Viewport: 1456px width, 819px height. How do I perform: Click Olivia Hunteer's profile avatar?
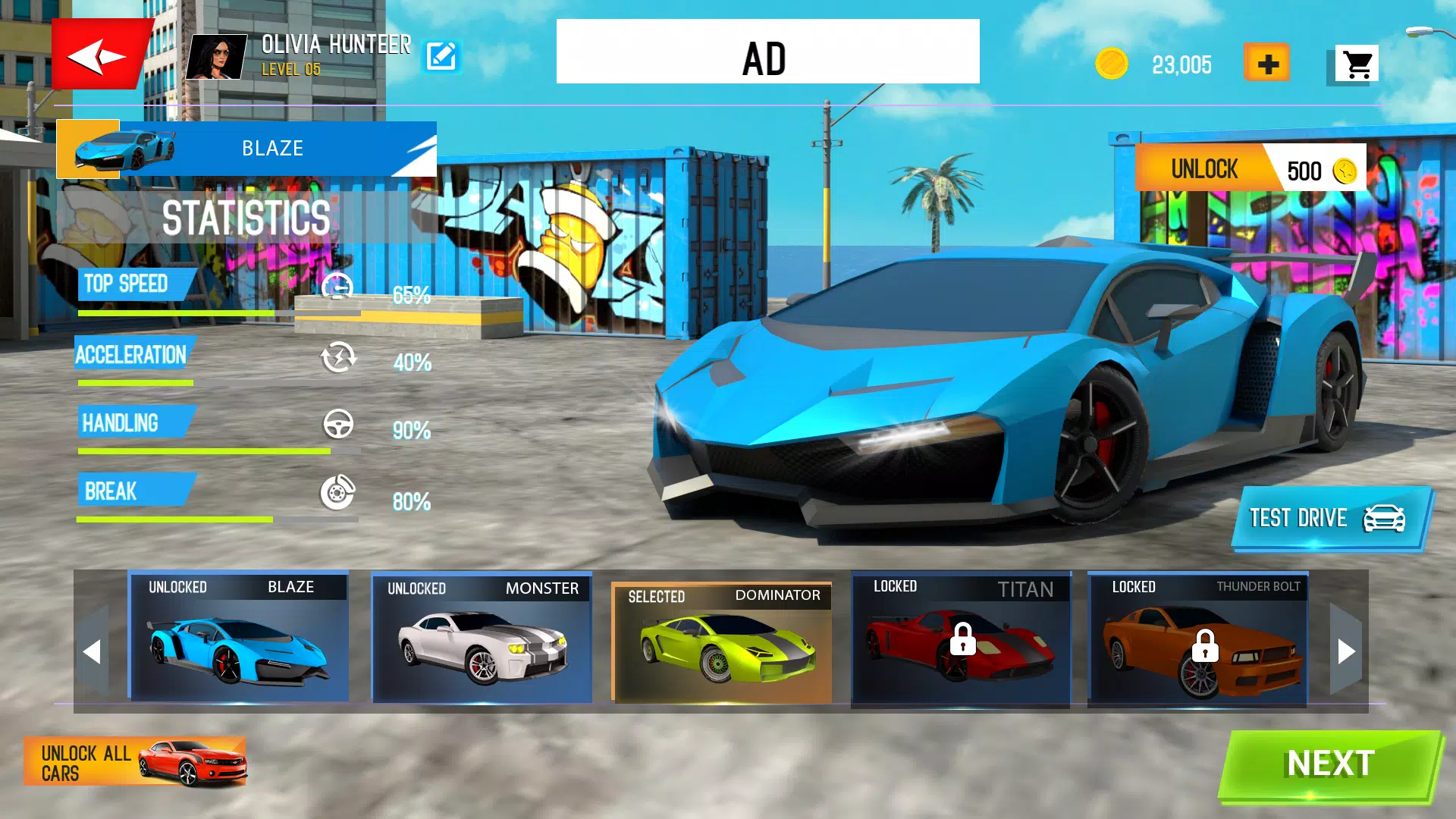pos(218,57)
